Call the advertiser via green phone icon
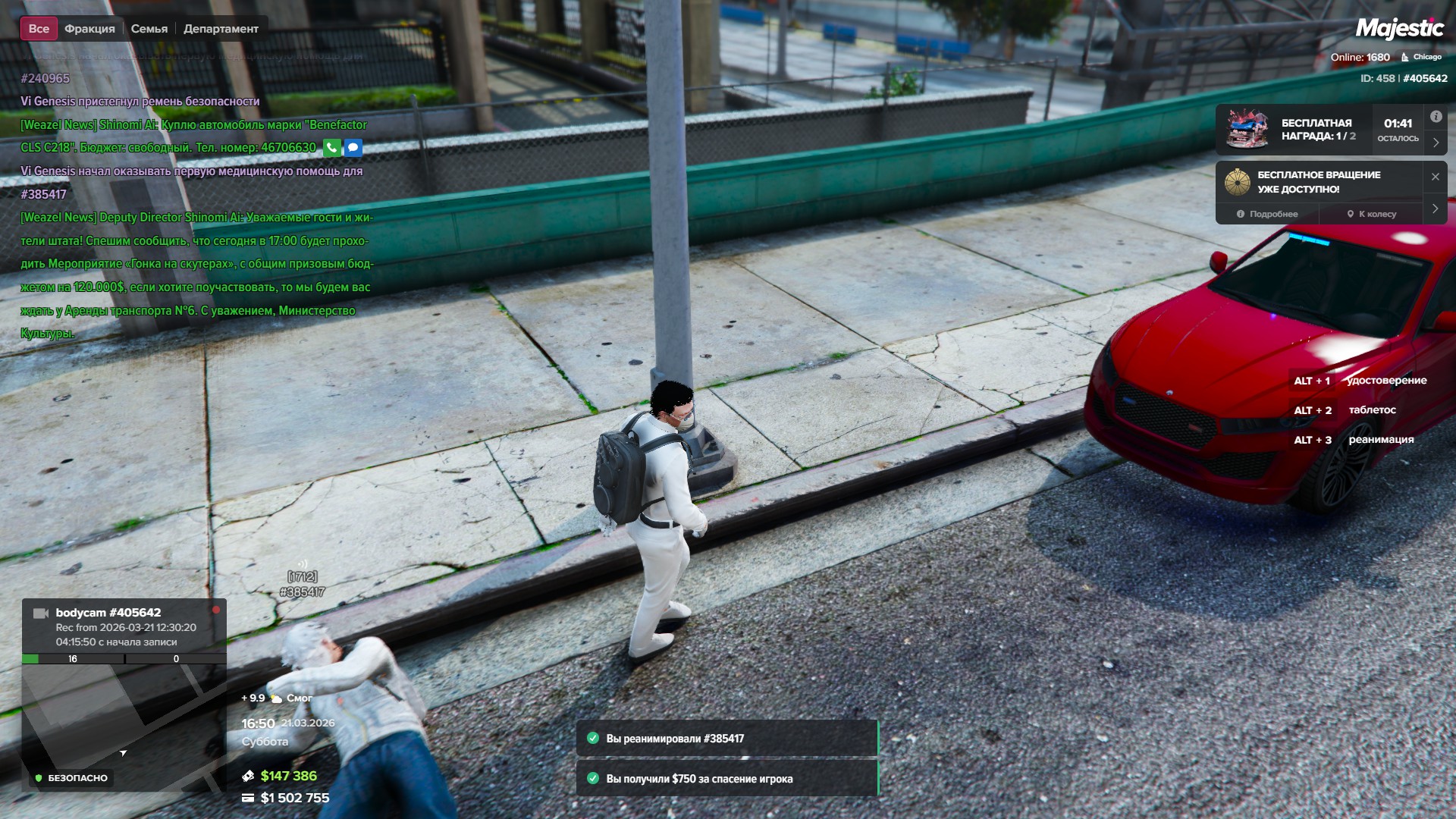 point(331,148)
